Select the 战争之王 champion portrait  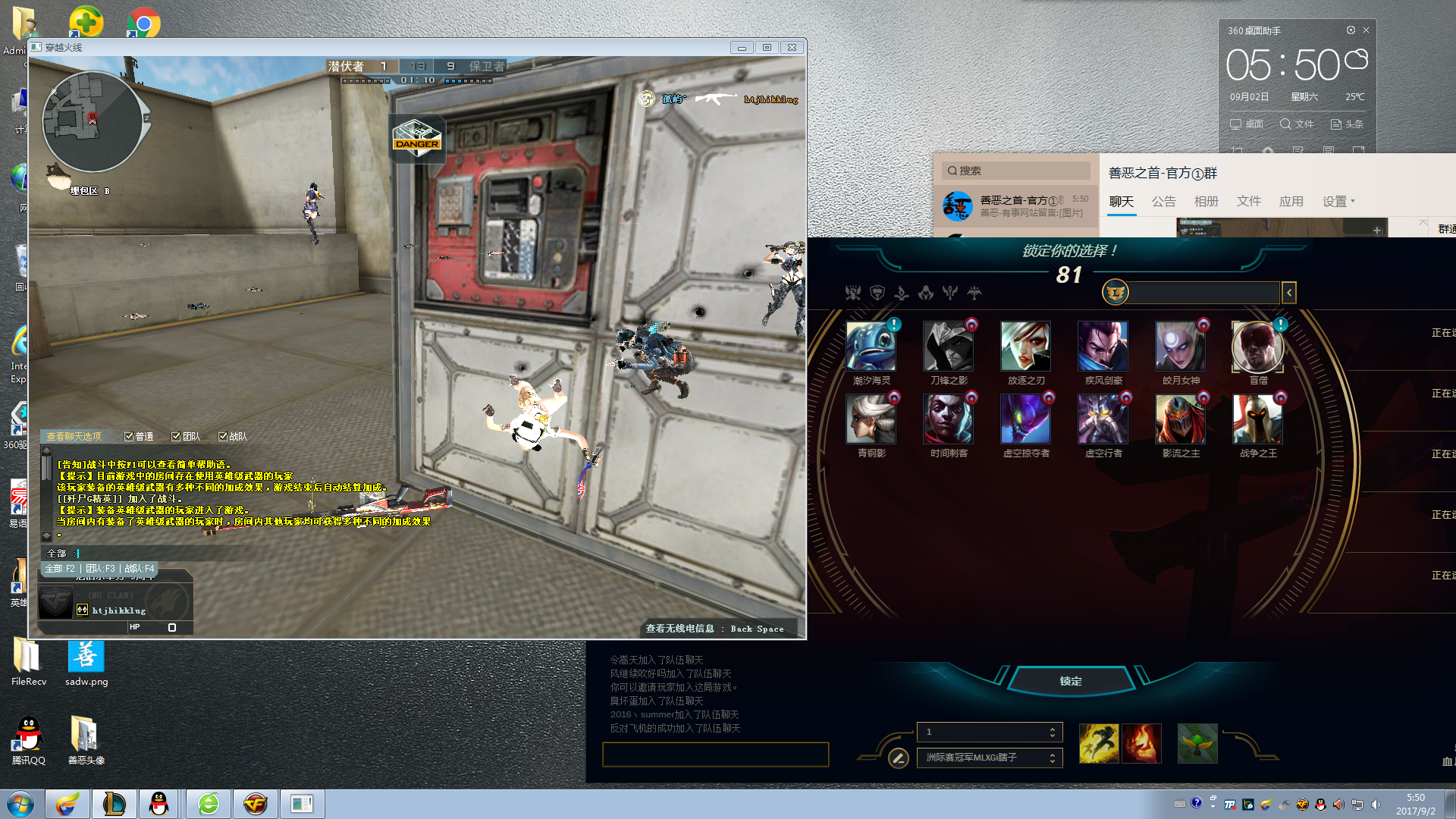pos(1257,419)
